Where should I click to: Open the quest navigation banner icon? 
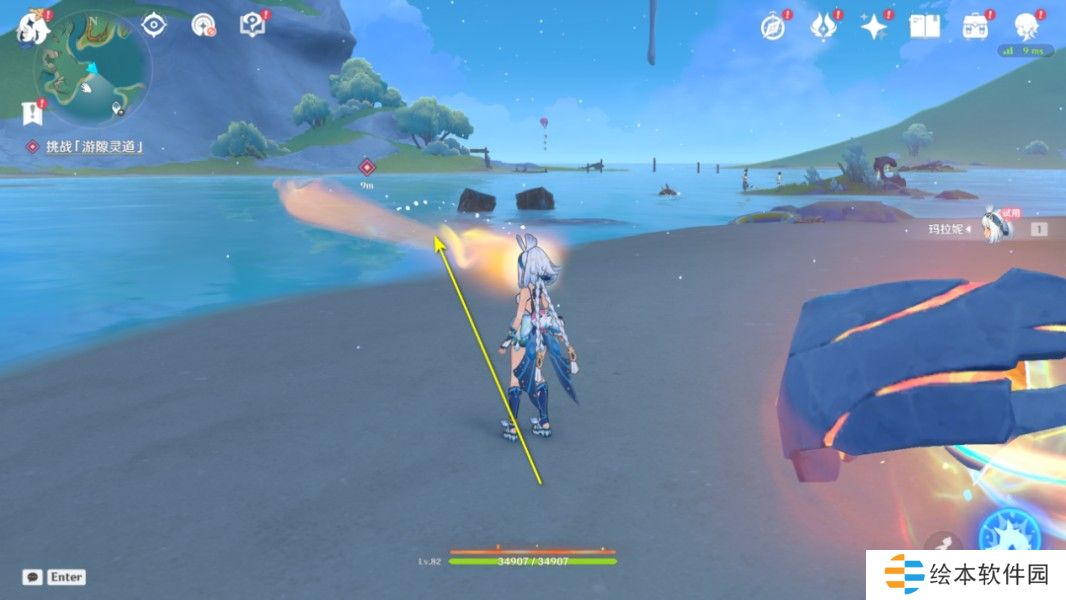pos(32,112)
